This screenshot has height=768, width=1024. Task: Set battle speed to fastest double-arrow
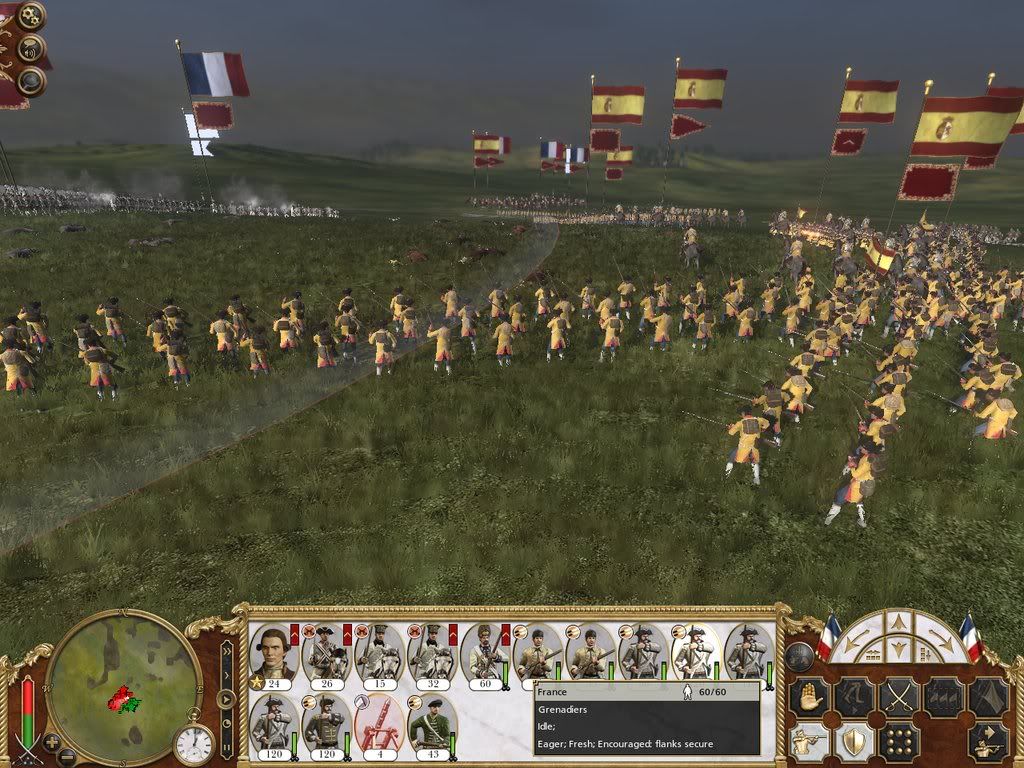click(x=226, y=650)
